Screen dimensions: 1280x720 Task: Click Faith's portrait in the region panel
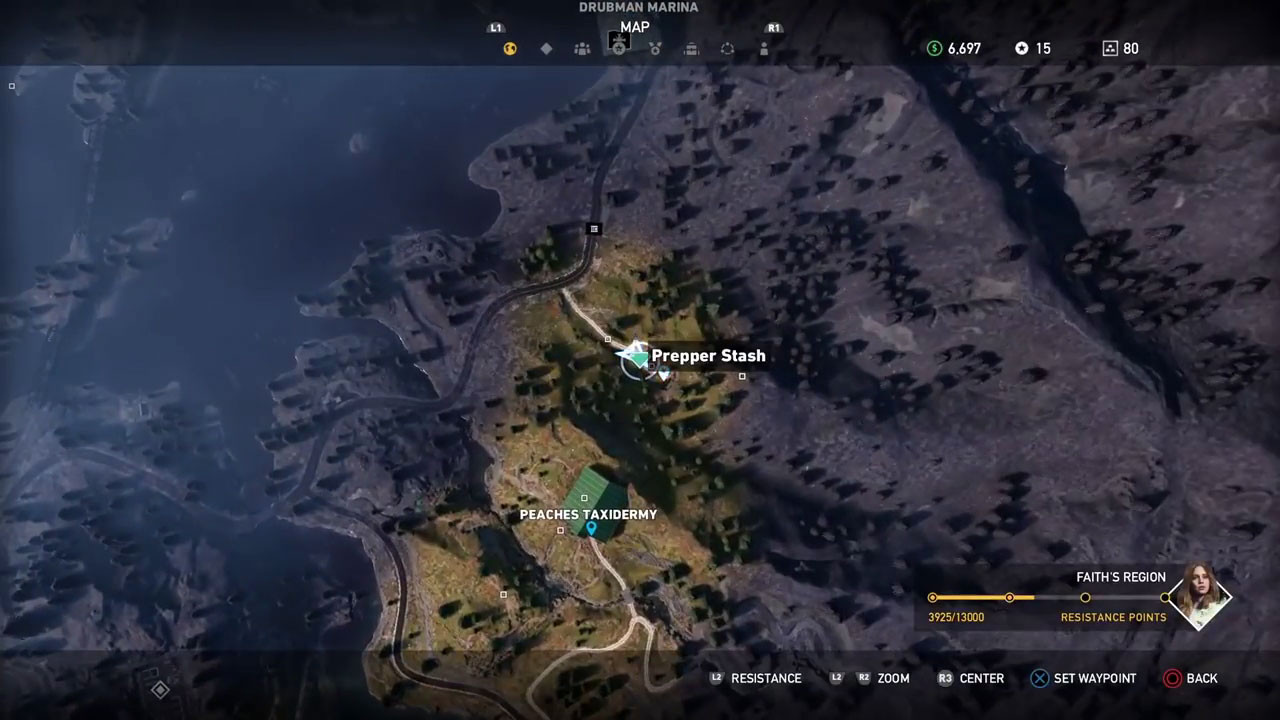click(1200, 596)
